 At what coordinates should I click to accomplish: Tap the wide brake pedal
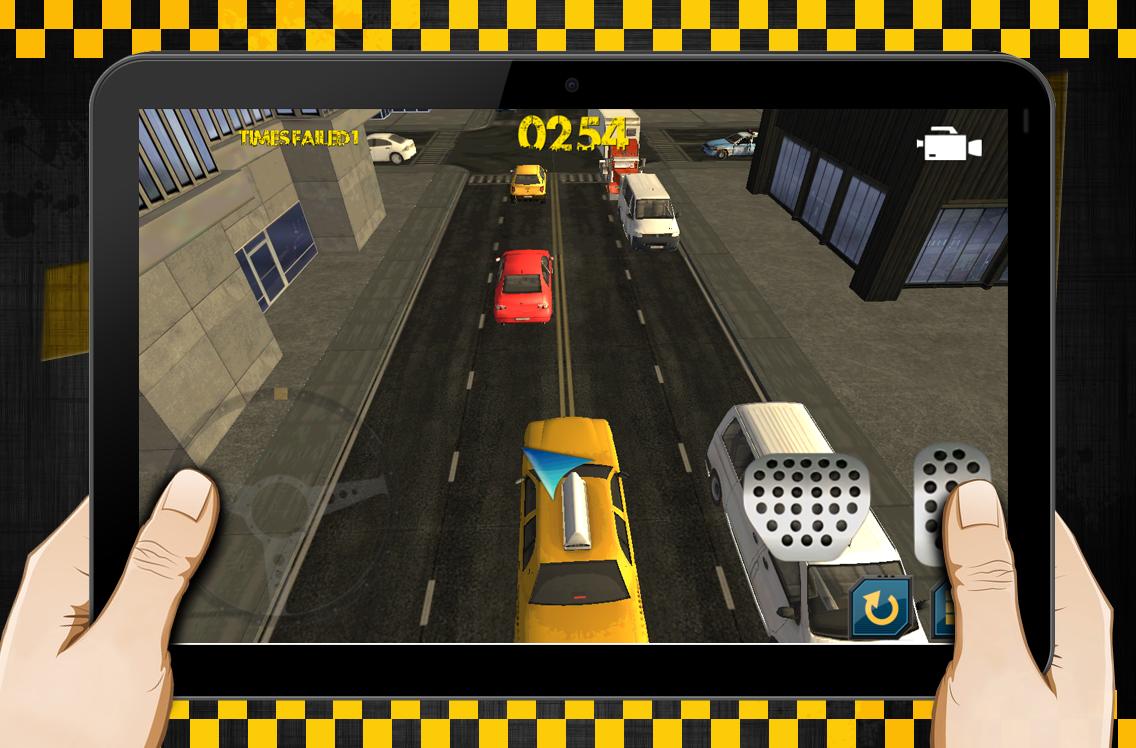[806, 503]
